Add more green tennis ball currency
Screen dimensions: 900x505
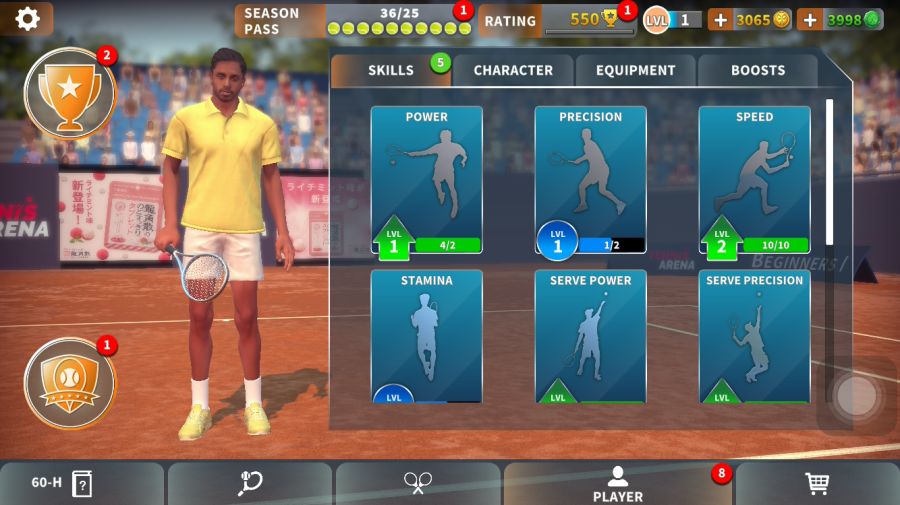coord(810,19)
